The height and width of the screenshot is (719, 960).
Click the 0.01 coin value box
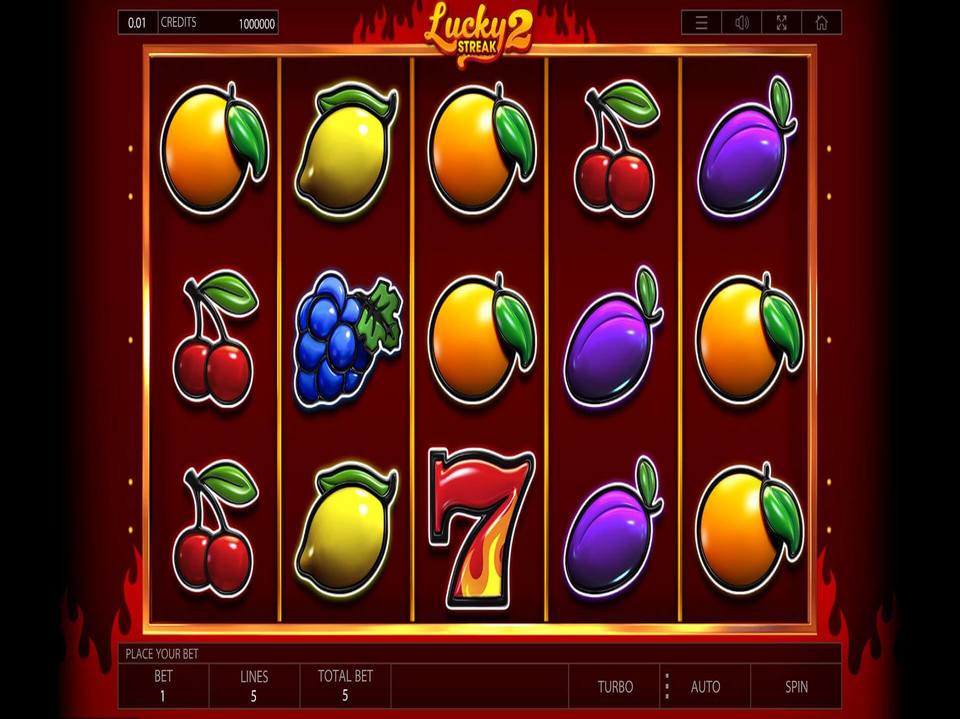[136, 22]
